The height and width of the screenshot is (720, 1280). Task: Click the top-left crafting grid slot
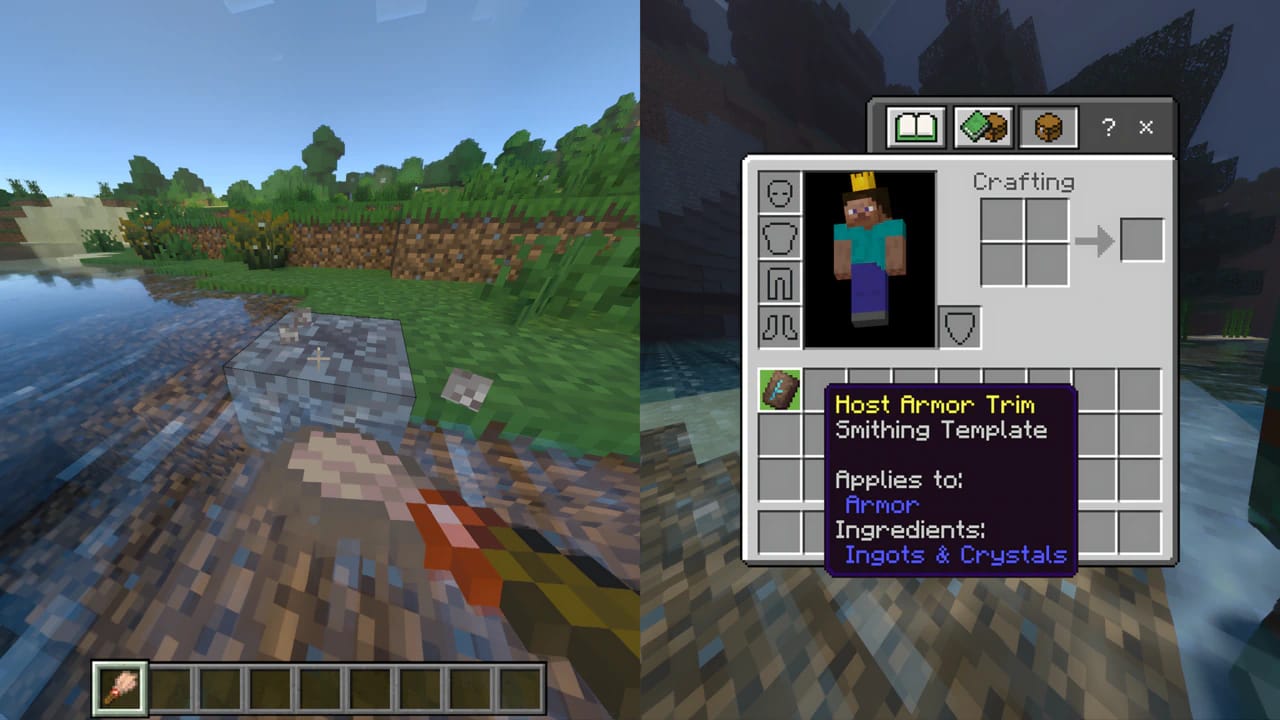click(1001, 217)
